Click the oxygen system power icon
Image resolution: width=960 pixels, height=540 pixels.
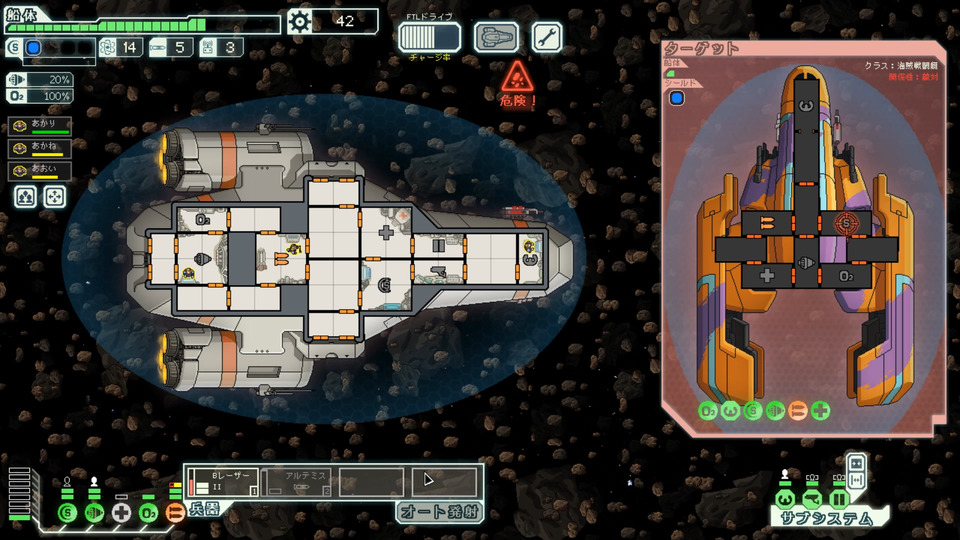pyautogui.click(x=148, y=513)
